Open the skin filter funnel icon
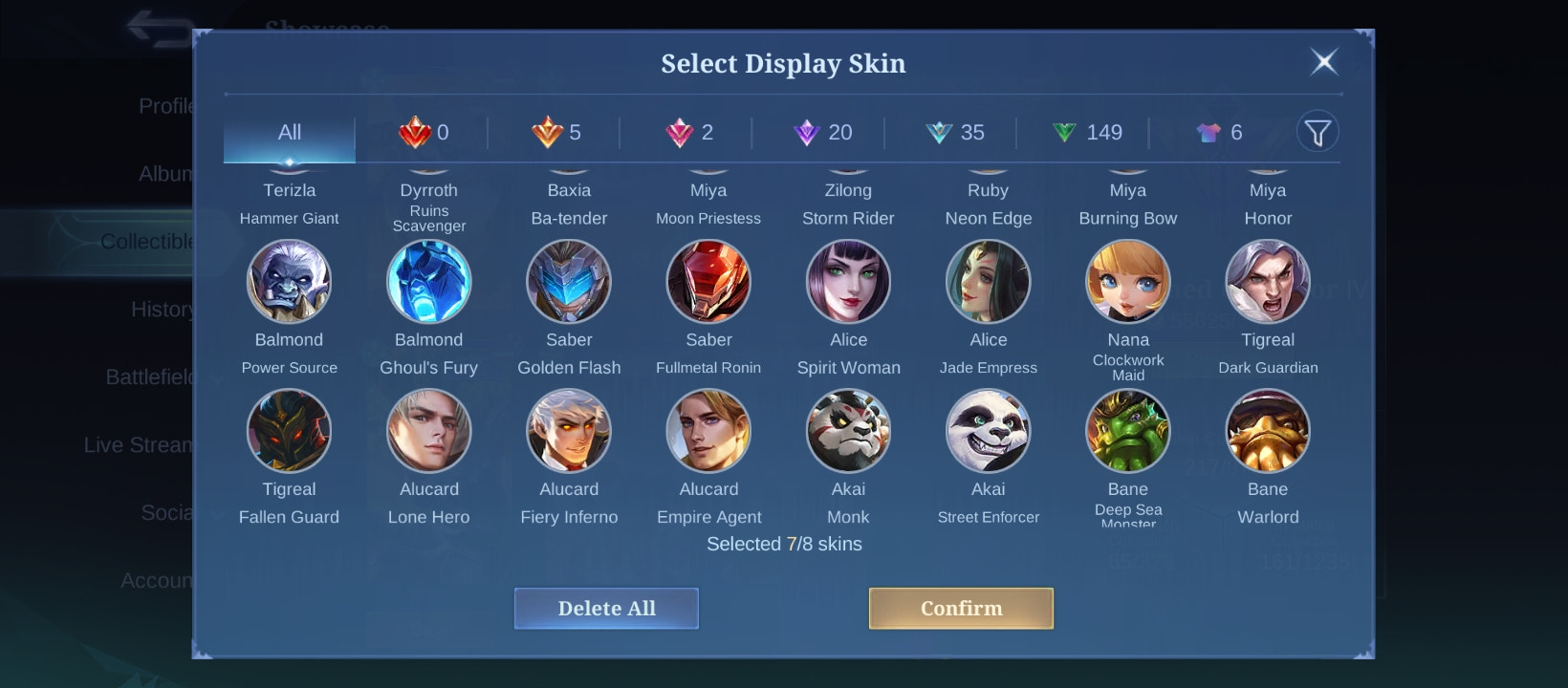This screenshot has height=688, width=1568. (1318, 133)
